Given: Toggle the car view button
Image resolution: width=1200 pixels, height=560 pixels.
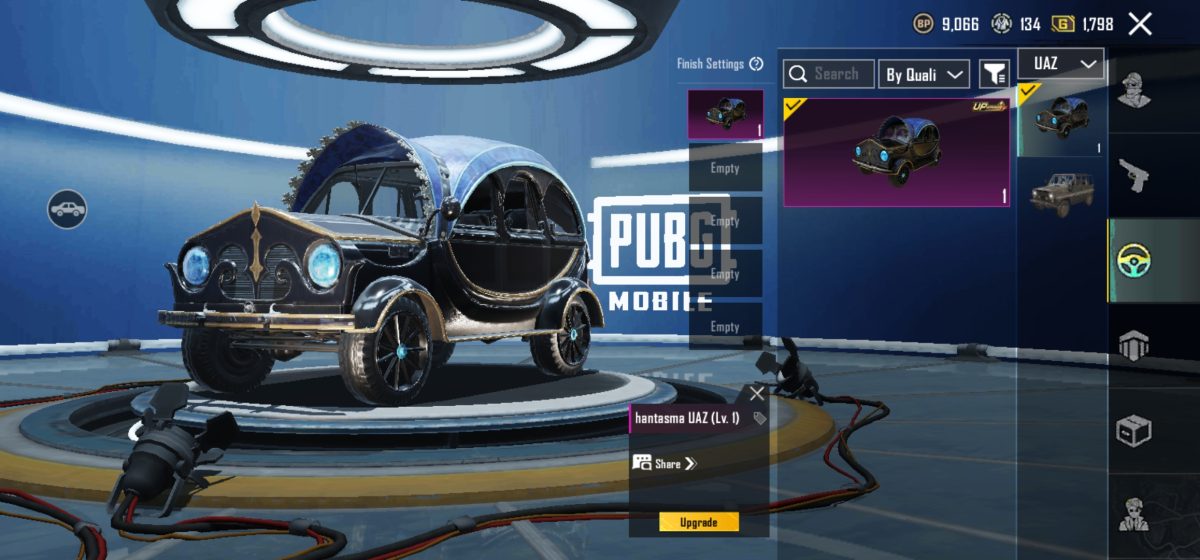Looking at the screenshot, I should [x=67, y=209].
